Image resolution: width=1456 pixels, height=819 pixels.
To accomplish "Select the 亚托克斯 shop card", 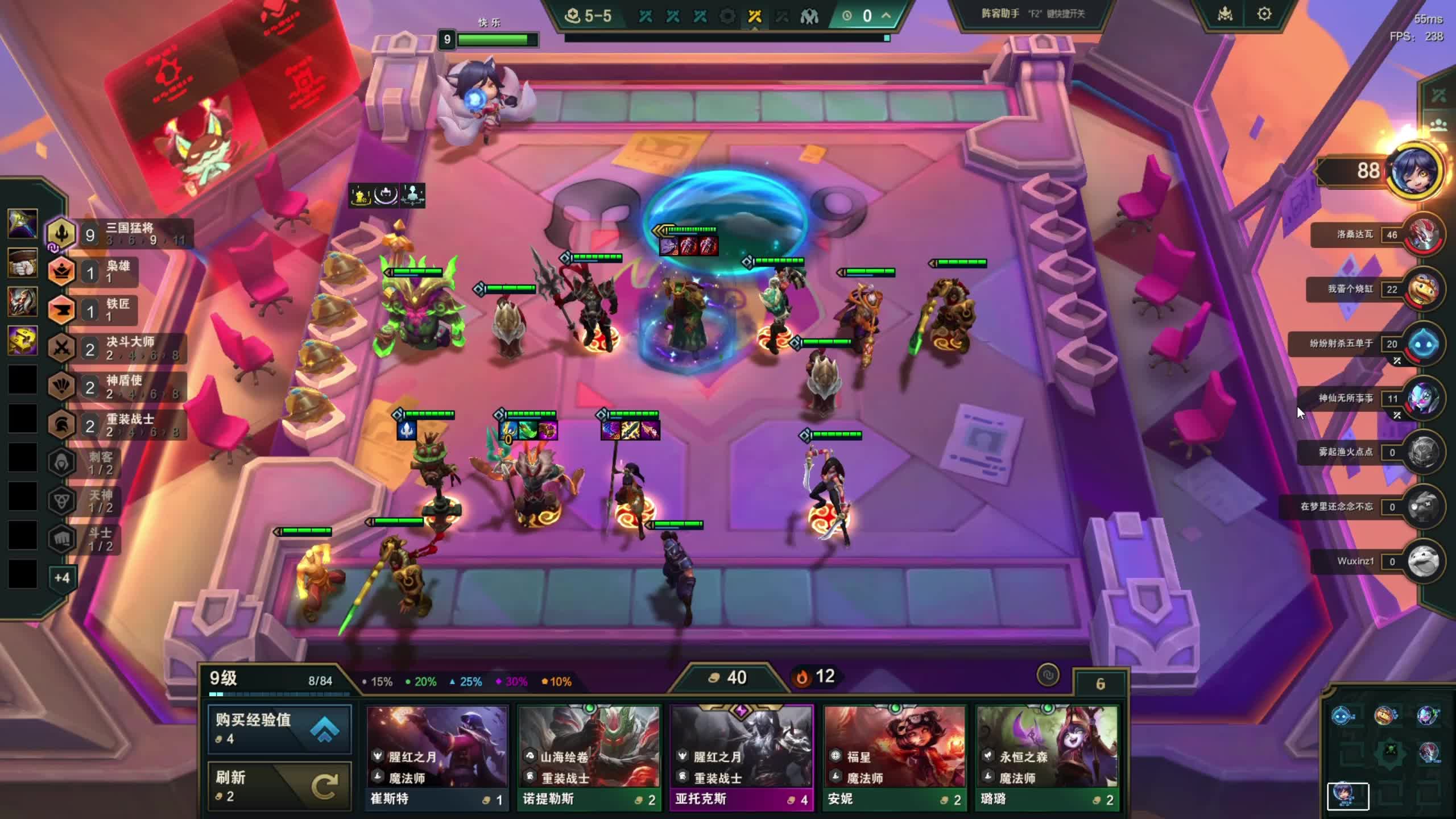I will point(742,757).
